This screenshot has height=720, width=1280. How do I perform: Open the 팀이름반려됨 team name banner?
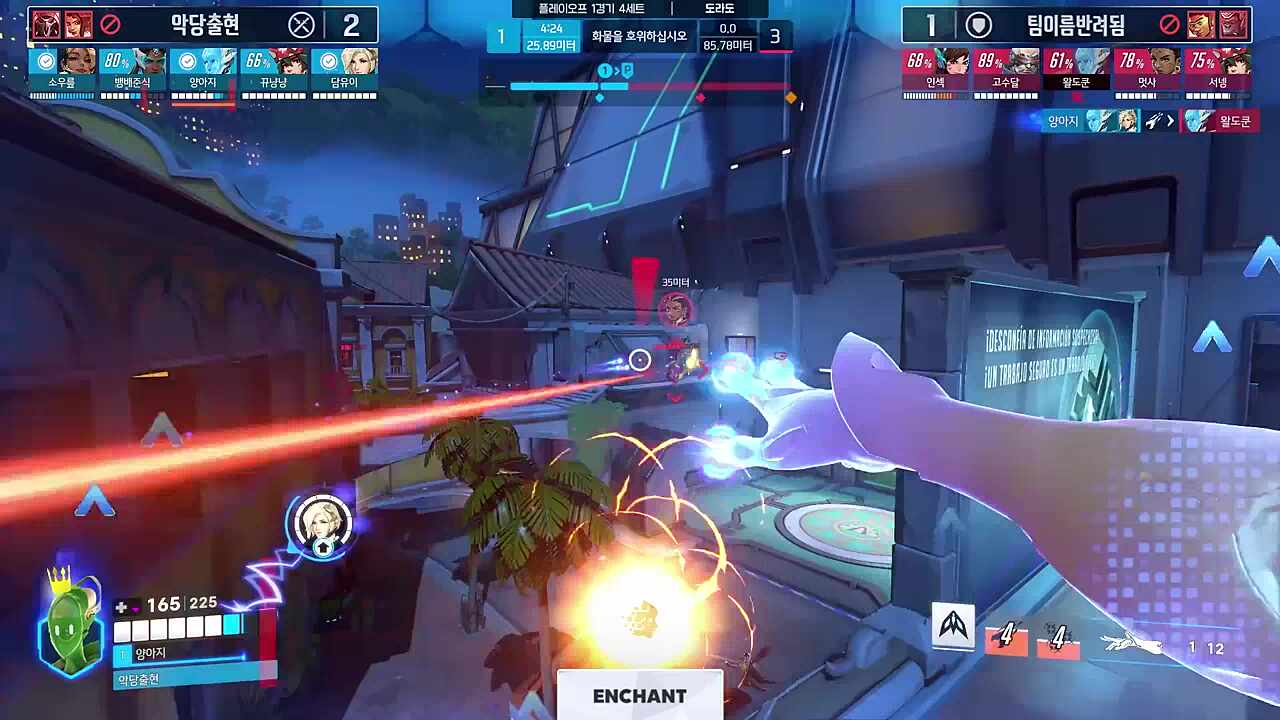(x=1076, y=24)
